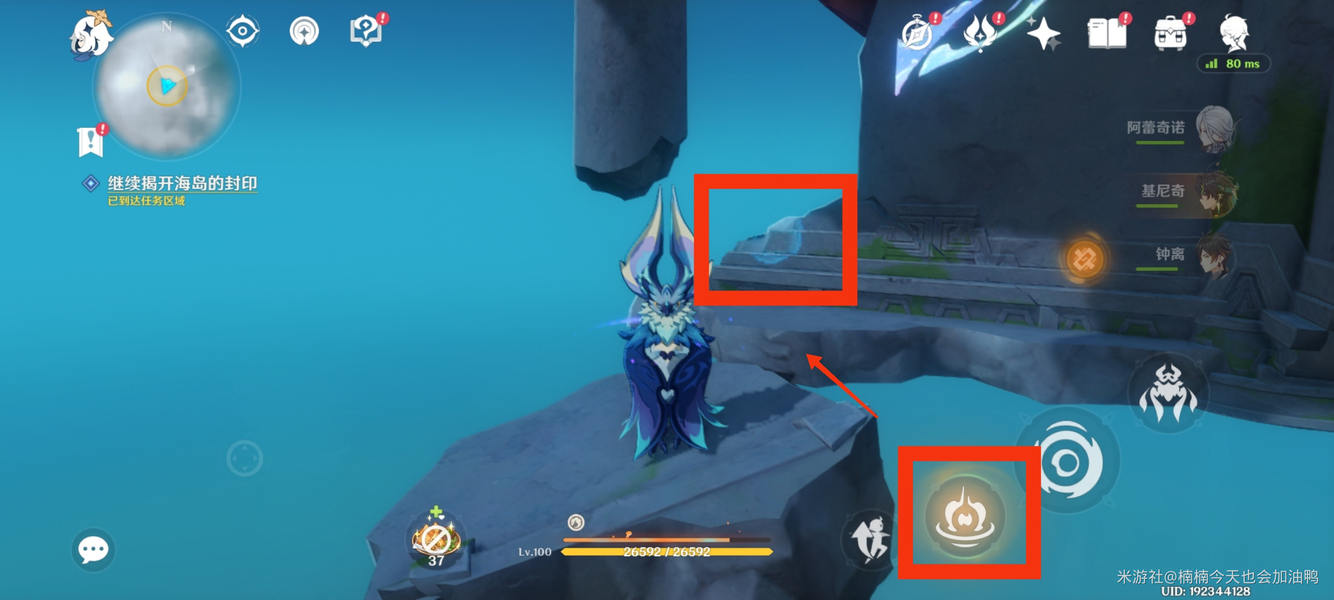Open the chat speech bubble

(93, 549)
